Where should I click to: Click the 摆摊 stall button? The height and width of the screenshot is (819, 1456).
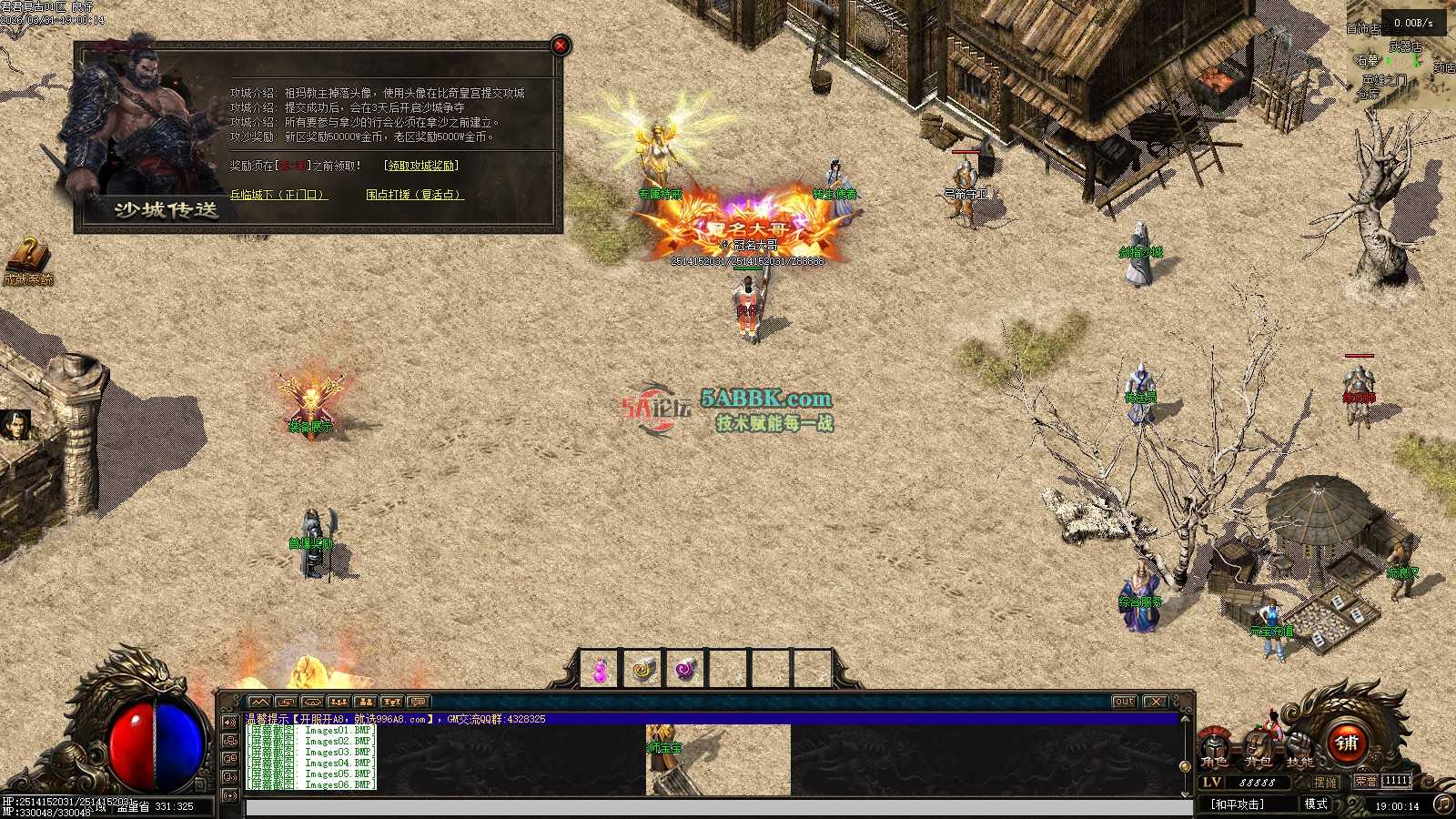click(1326, 782)
